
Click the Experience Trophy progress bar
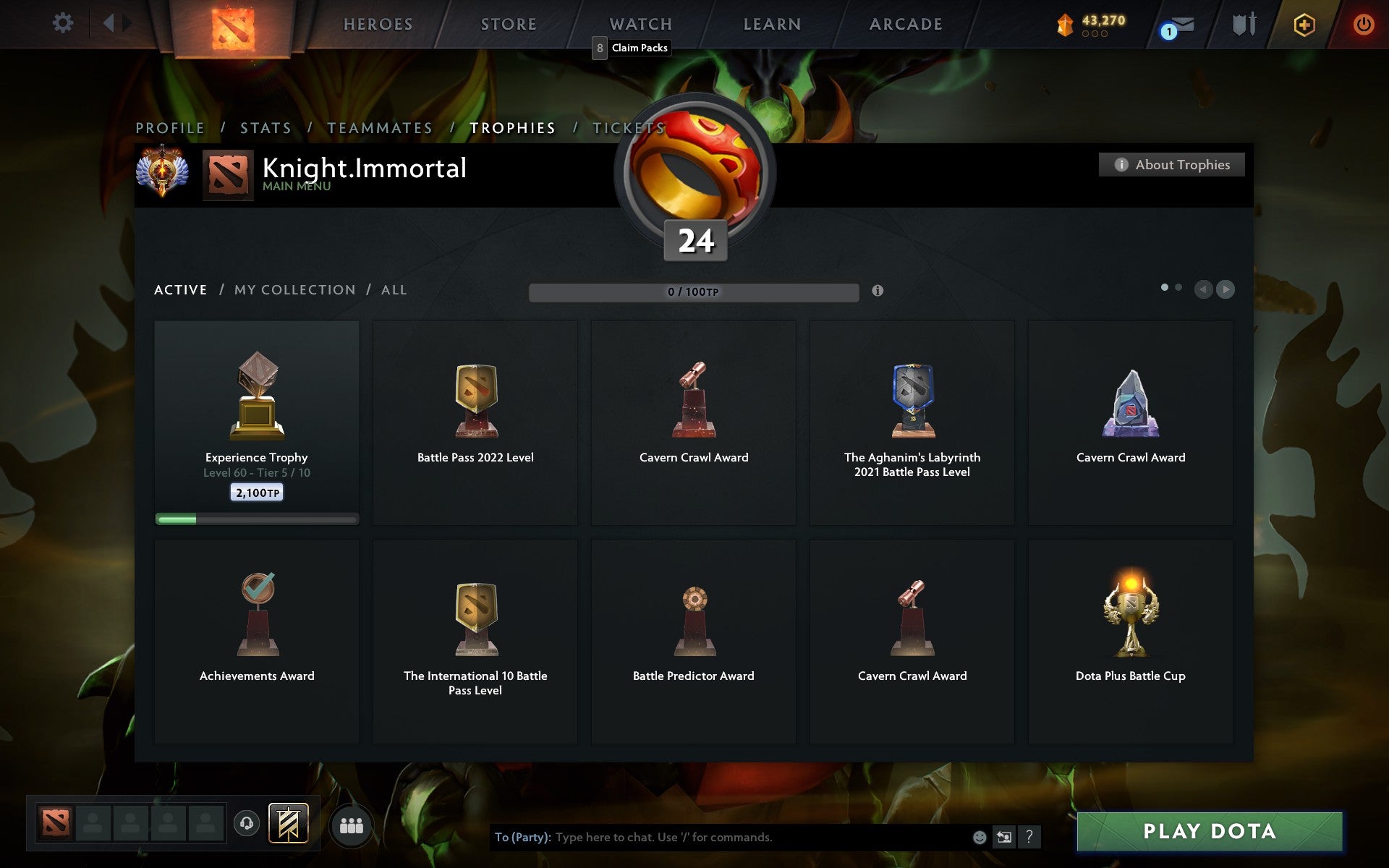(256, 519)
